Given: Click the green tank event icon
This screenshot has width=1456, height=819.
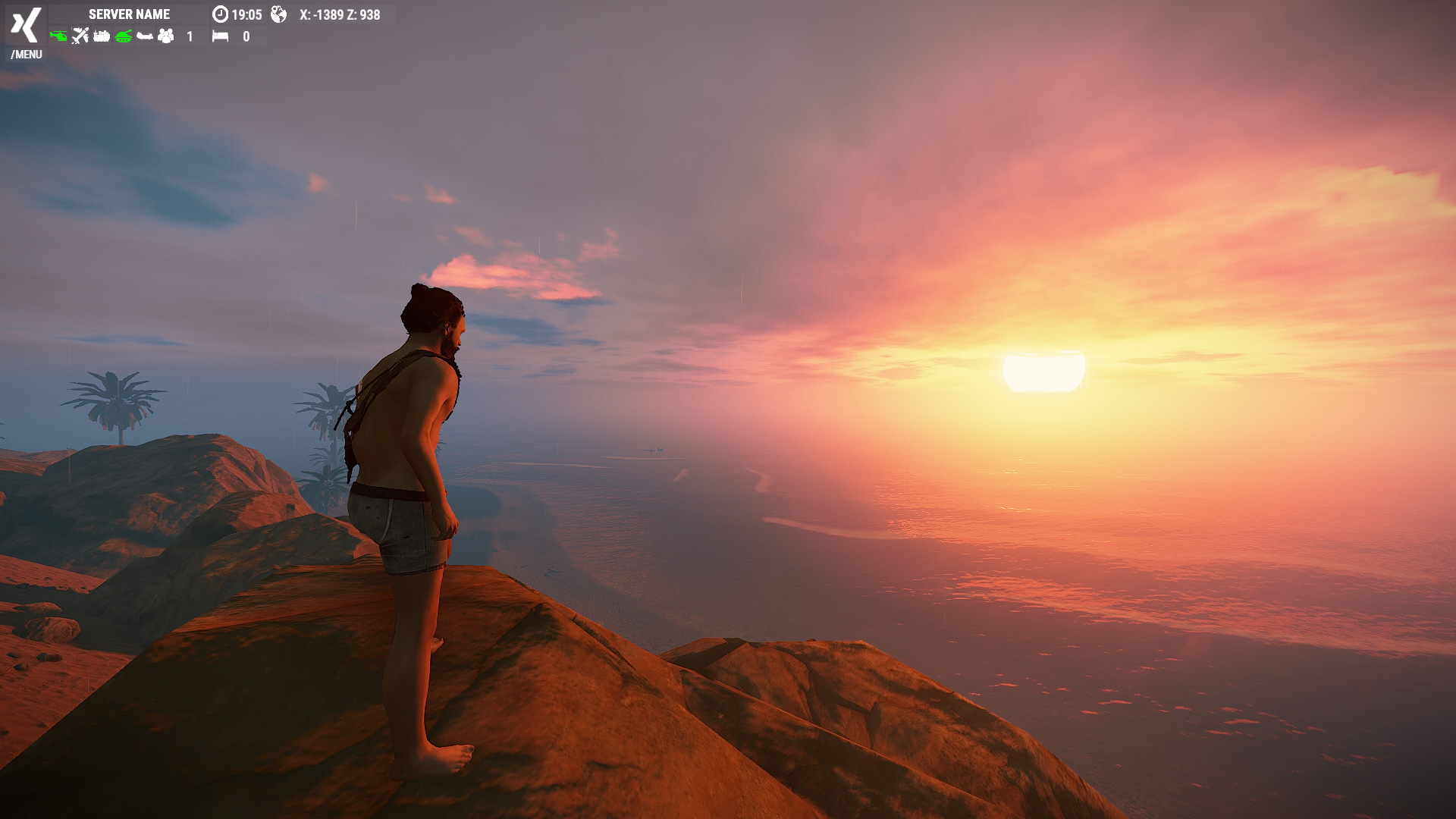Looking at the screenshot, I should pos(124,36).
